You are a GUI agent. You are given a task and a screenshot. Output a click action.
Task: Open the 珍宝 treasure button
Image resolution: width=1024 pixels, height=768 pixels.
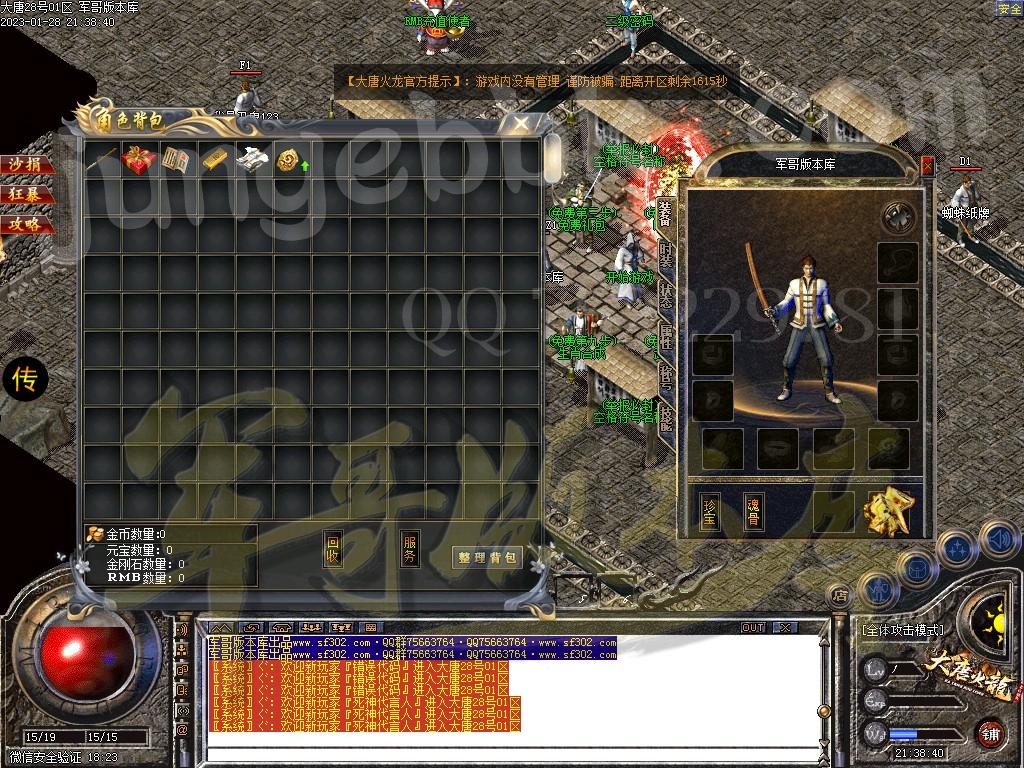click(x=710, y=511)
